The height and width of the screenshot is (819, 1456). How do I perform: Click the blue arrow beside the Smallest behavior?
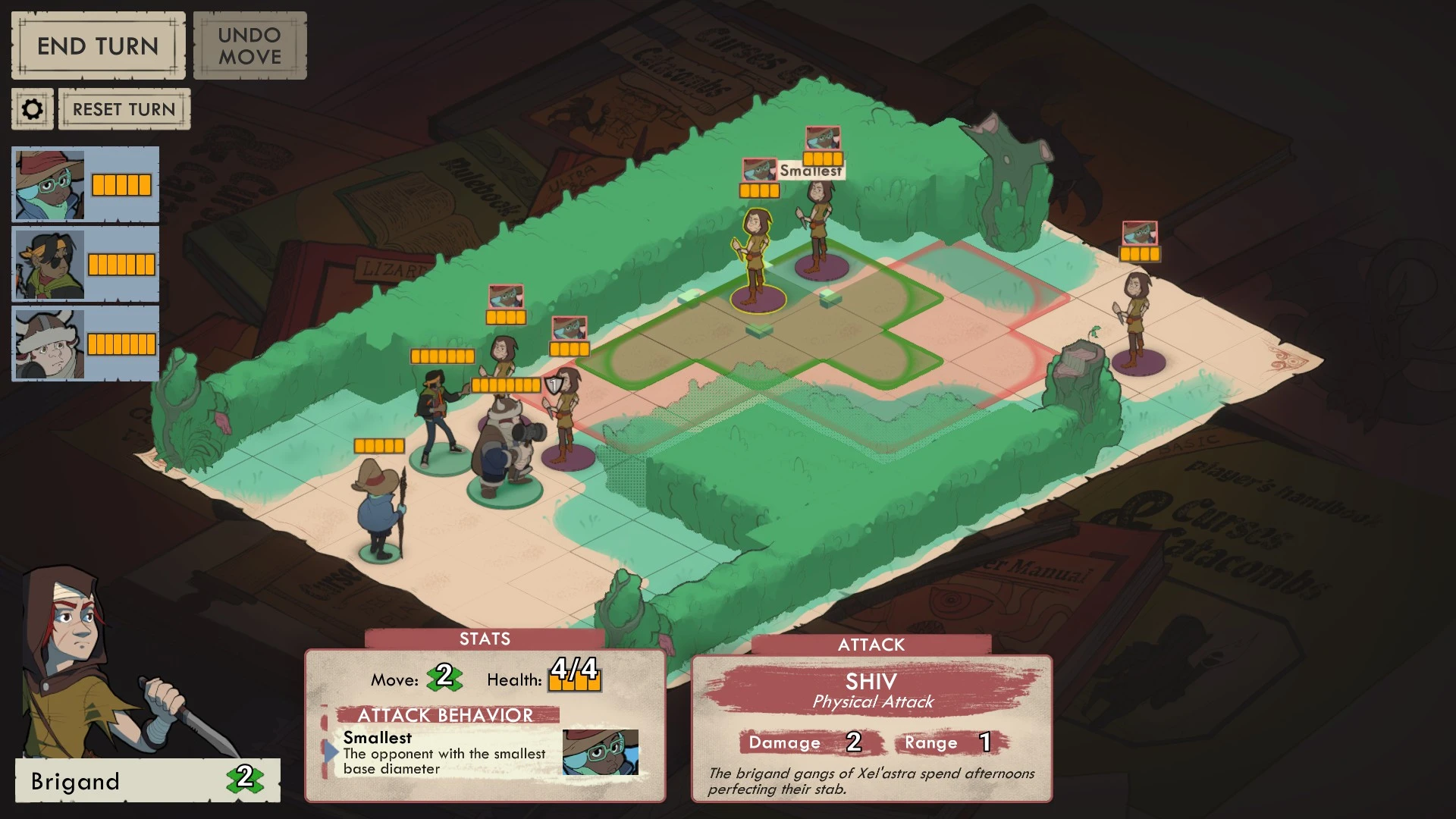pos(331,751)
